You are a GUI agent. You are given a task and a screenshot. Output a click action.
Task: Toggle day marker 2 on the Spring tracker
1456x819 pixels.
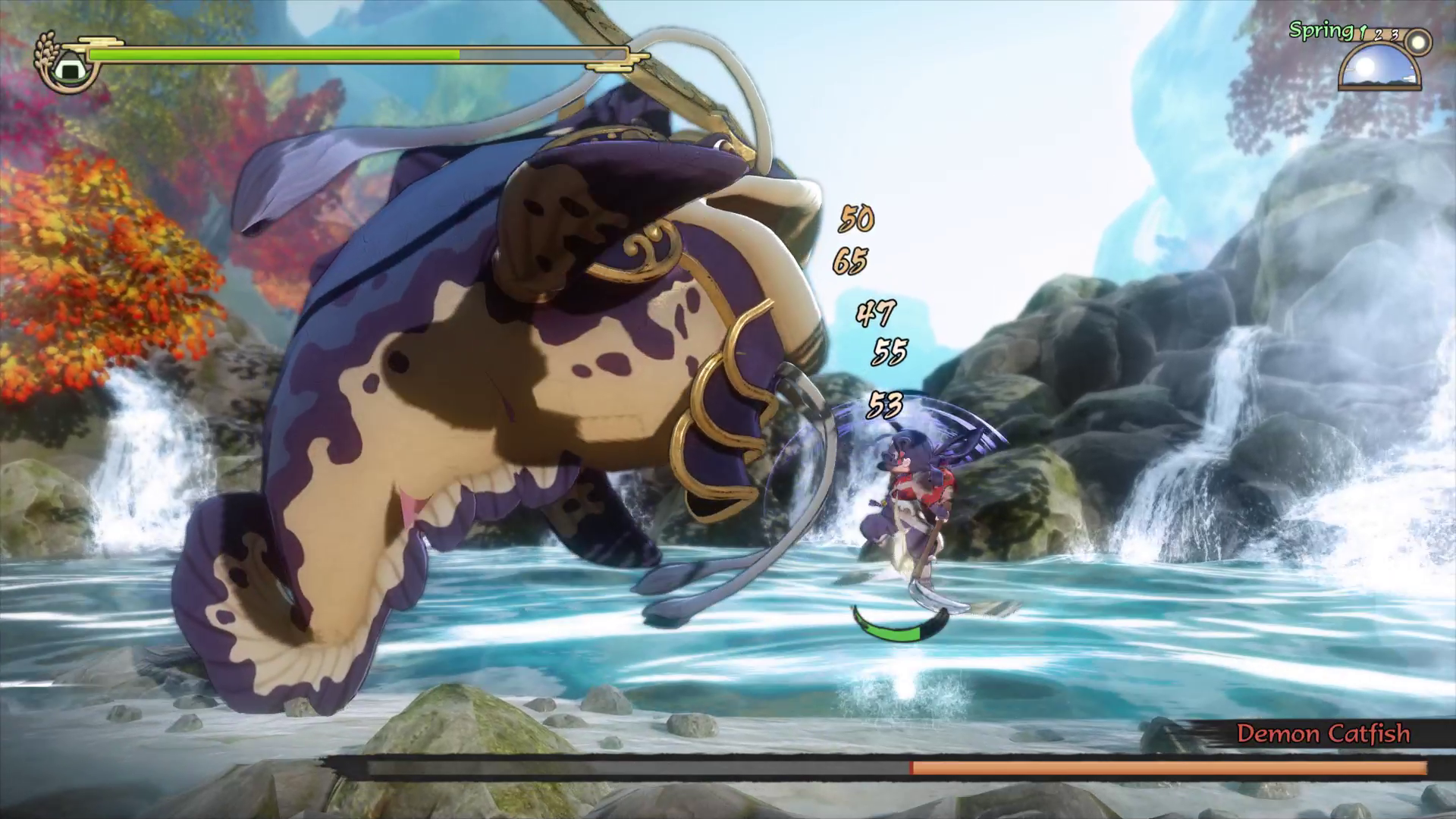1378,34
